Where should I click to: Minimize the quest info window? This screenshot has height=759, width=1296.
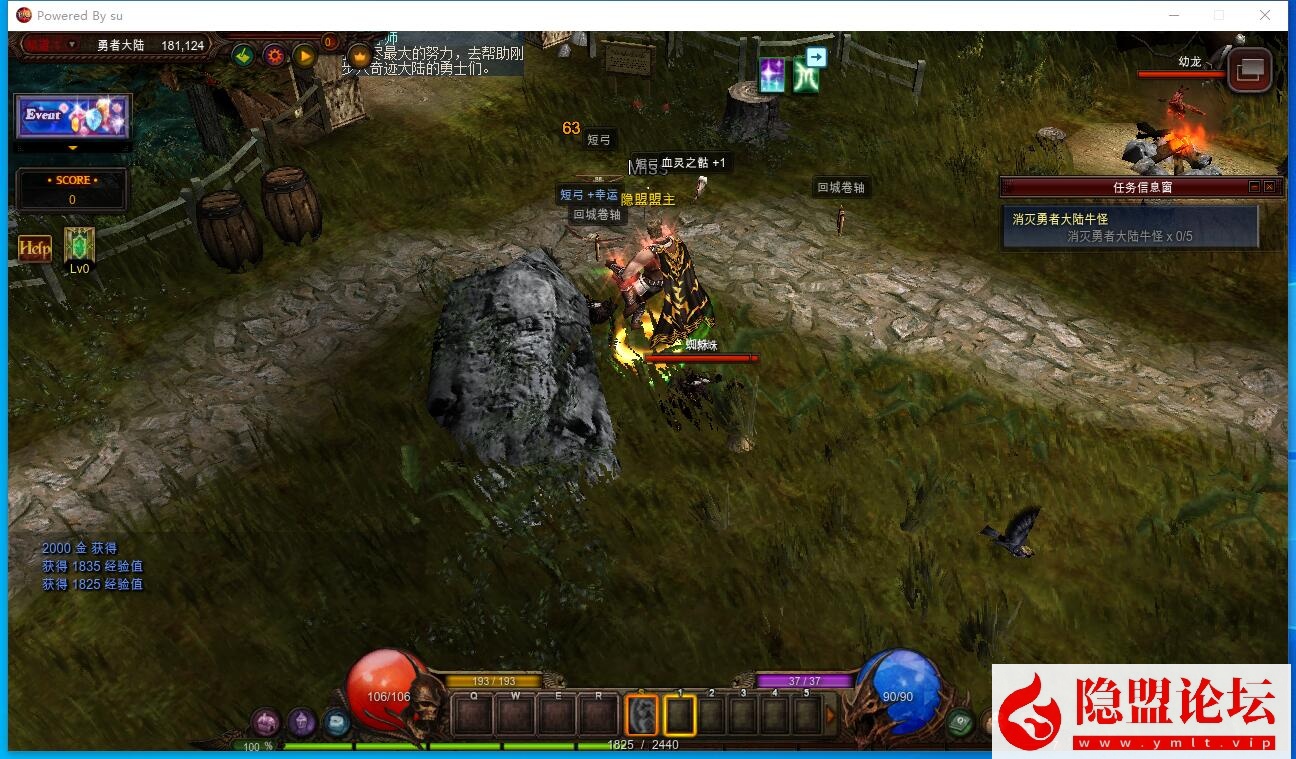coord(1254,187)
